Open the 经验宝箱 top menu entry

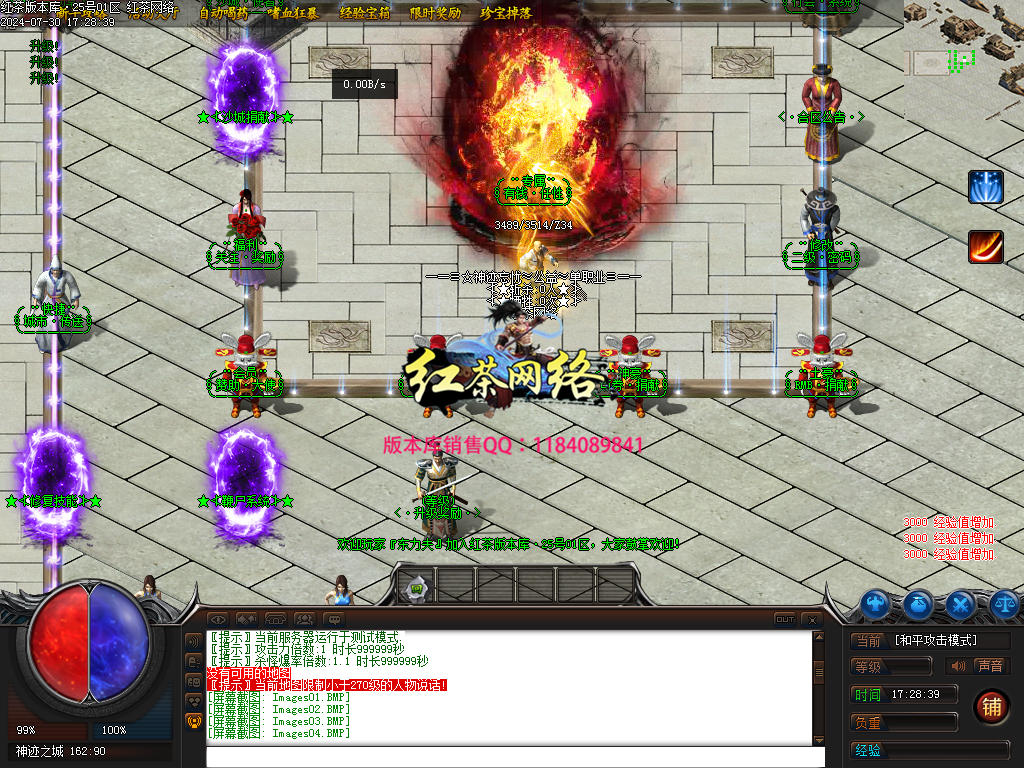click(366, 13)
